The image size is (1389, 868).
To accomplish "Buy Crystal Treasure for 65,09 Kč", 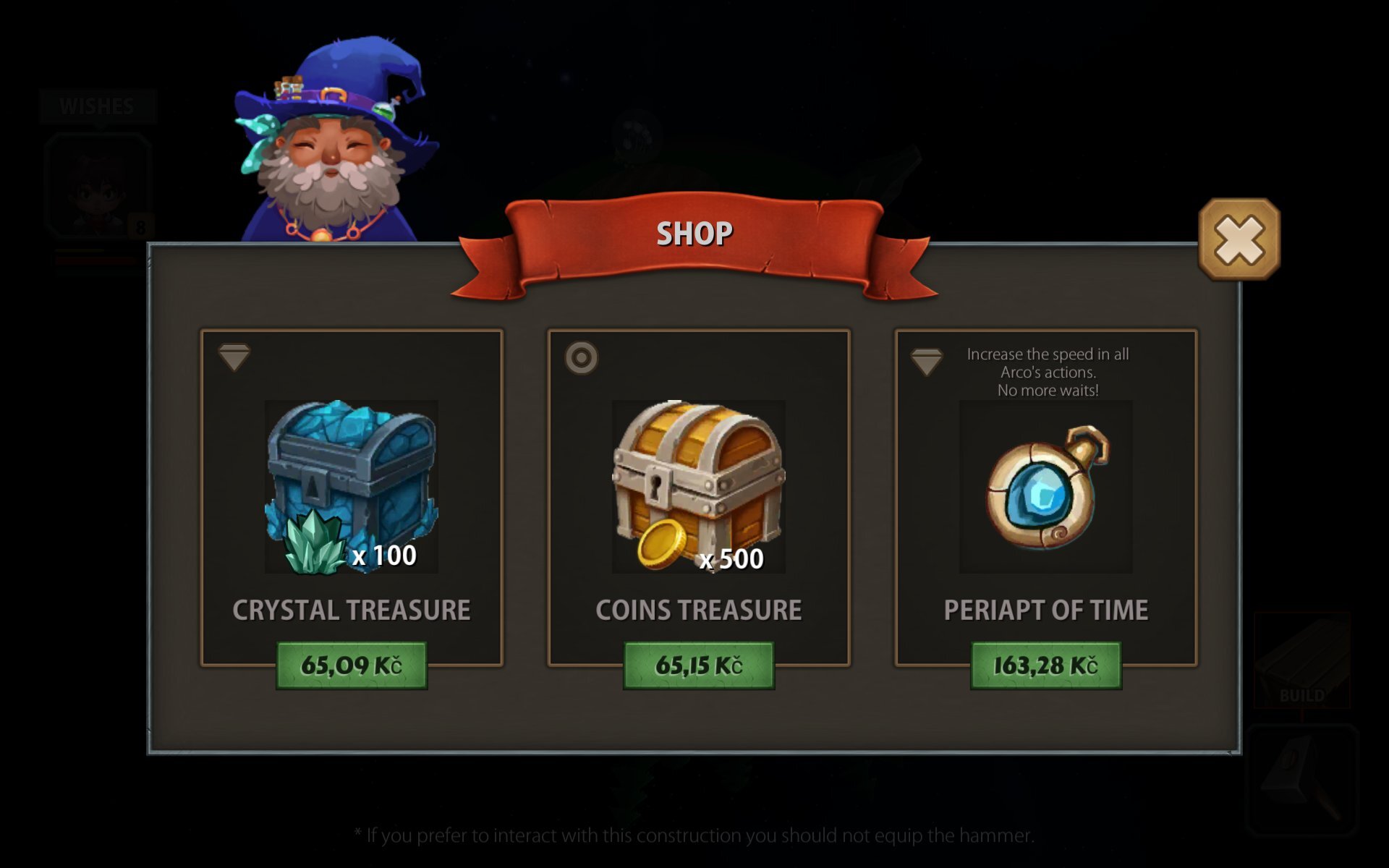I will point(352,665).
